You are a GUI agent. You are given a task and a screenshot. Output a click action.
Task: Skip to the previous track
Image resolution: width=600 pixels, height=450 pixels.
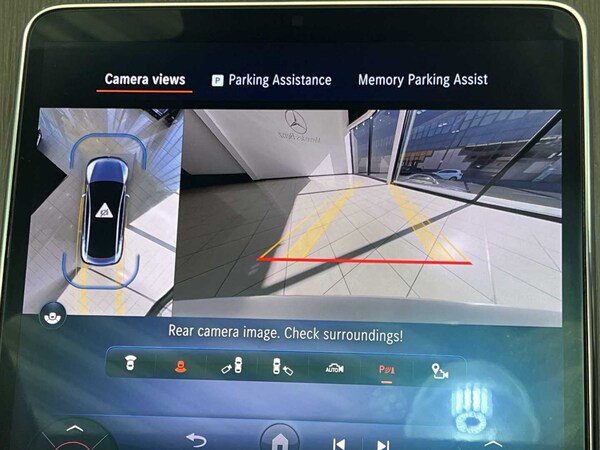click(339, 443)
